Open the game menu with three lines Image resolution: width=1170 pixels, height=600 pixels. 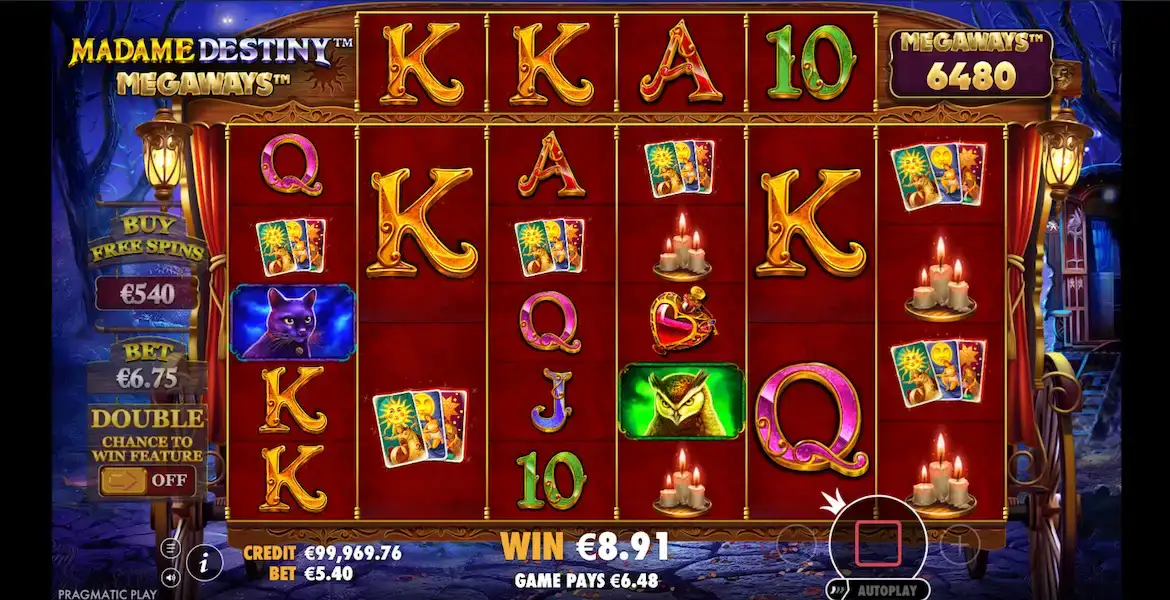(171, 549)
